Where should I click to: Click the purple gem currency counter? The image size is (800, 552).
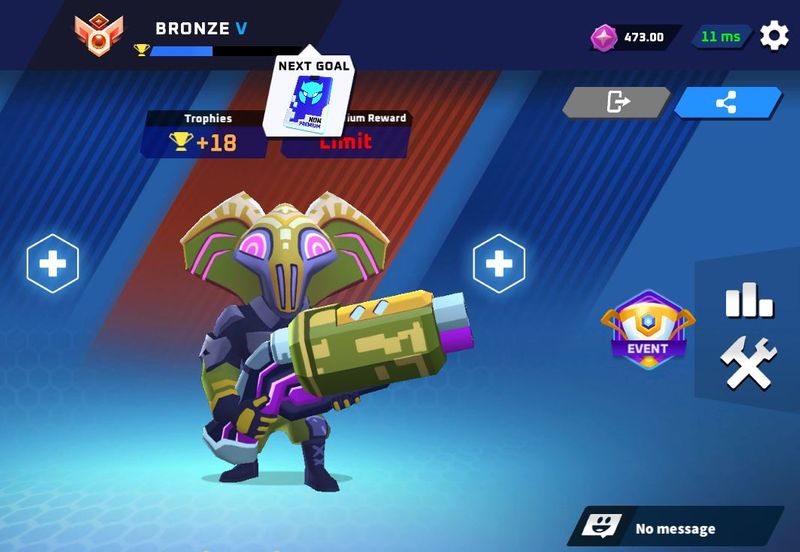tap(632, 37)
